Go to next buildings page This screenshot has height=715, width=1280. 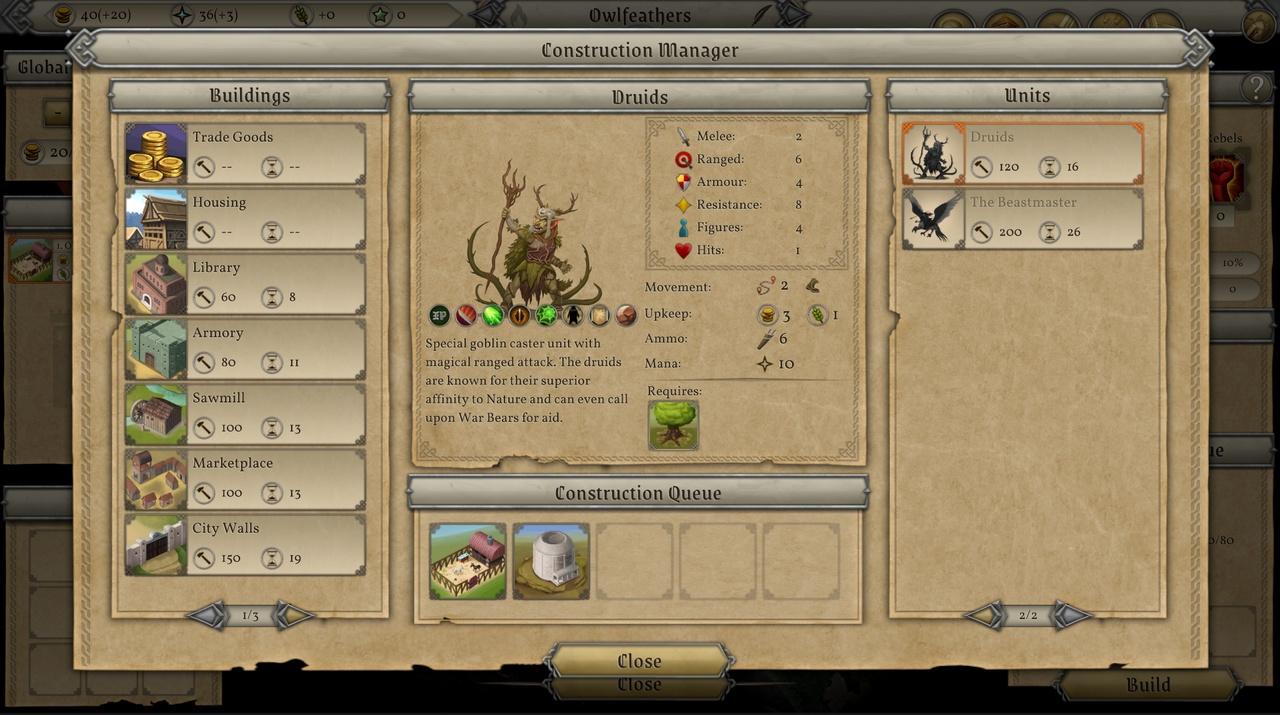294,615
